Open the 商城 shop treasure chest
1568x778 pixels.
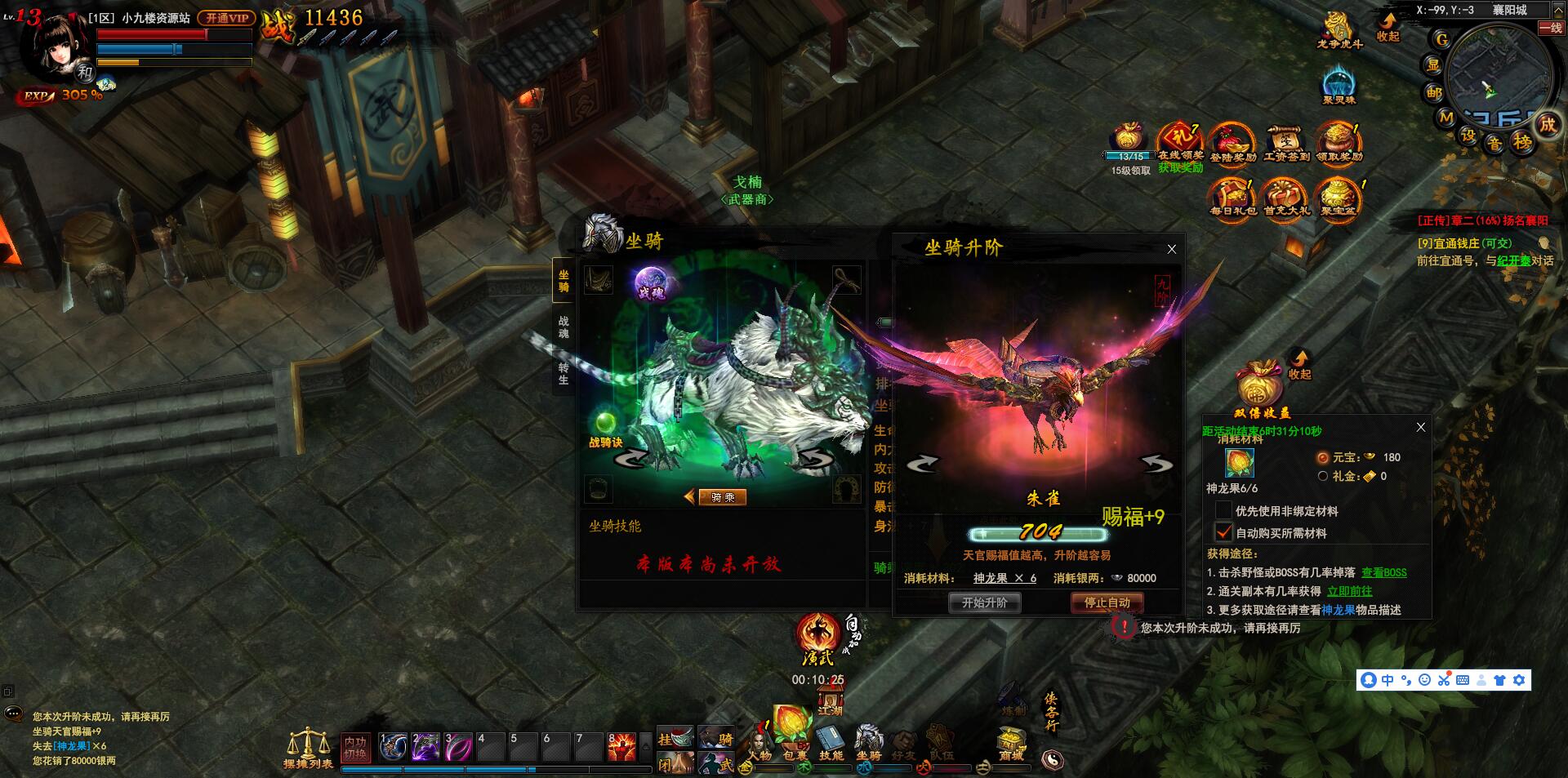point(1011,741)
